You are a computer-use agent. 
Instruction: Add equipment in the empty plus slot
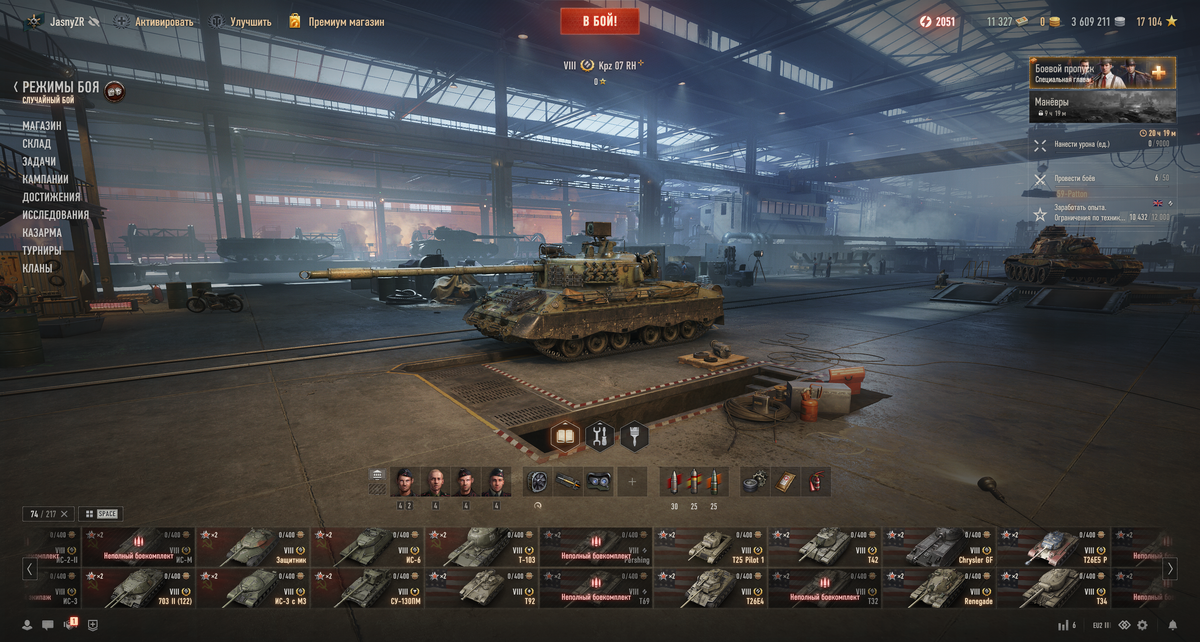tap(632, 482)
